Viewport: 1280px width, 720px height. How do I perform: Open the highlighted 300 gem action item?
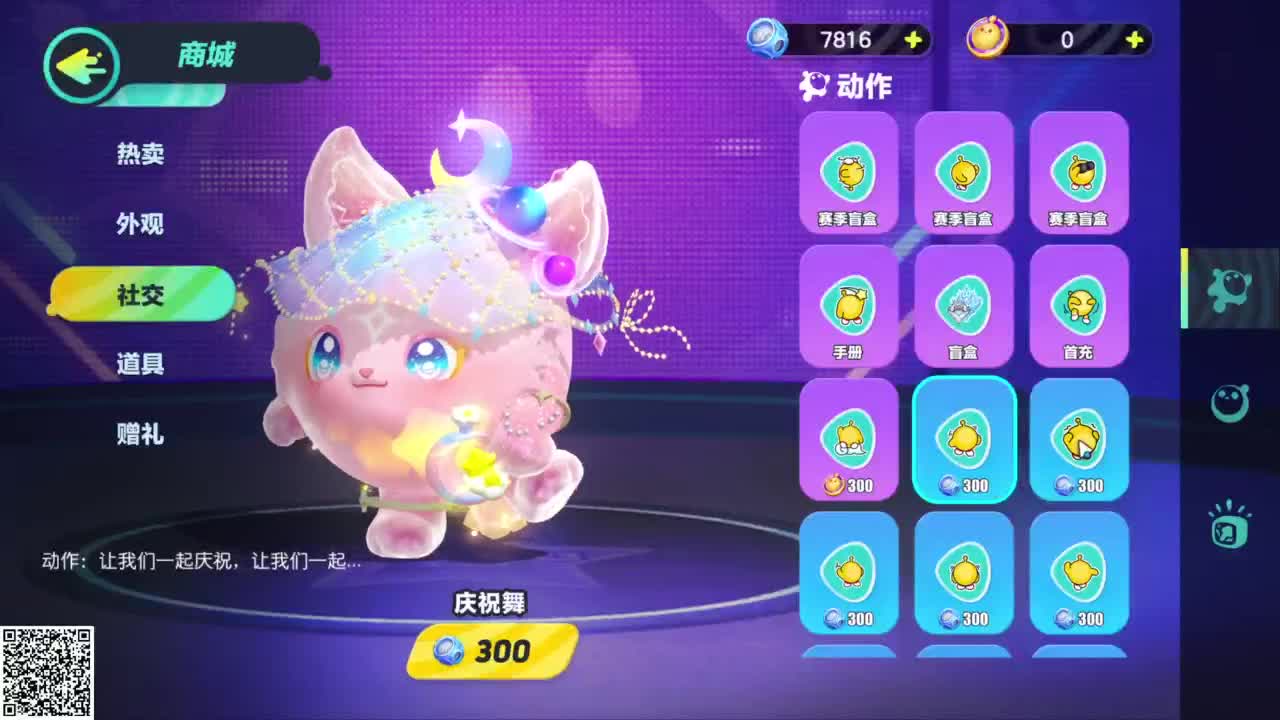coord(963,438)
